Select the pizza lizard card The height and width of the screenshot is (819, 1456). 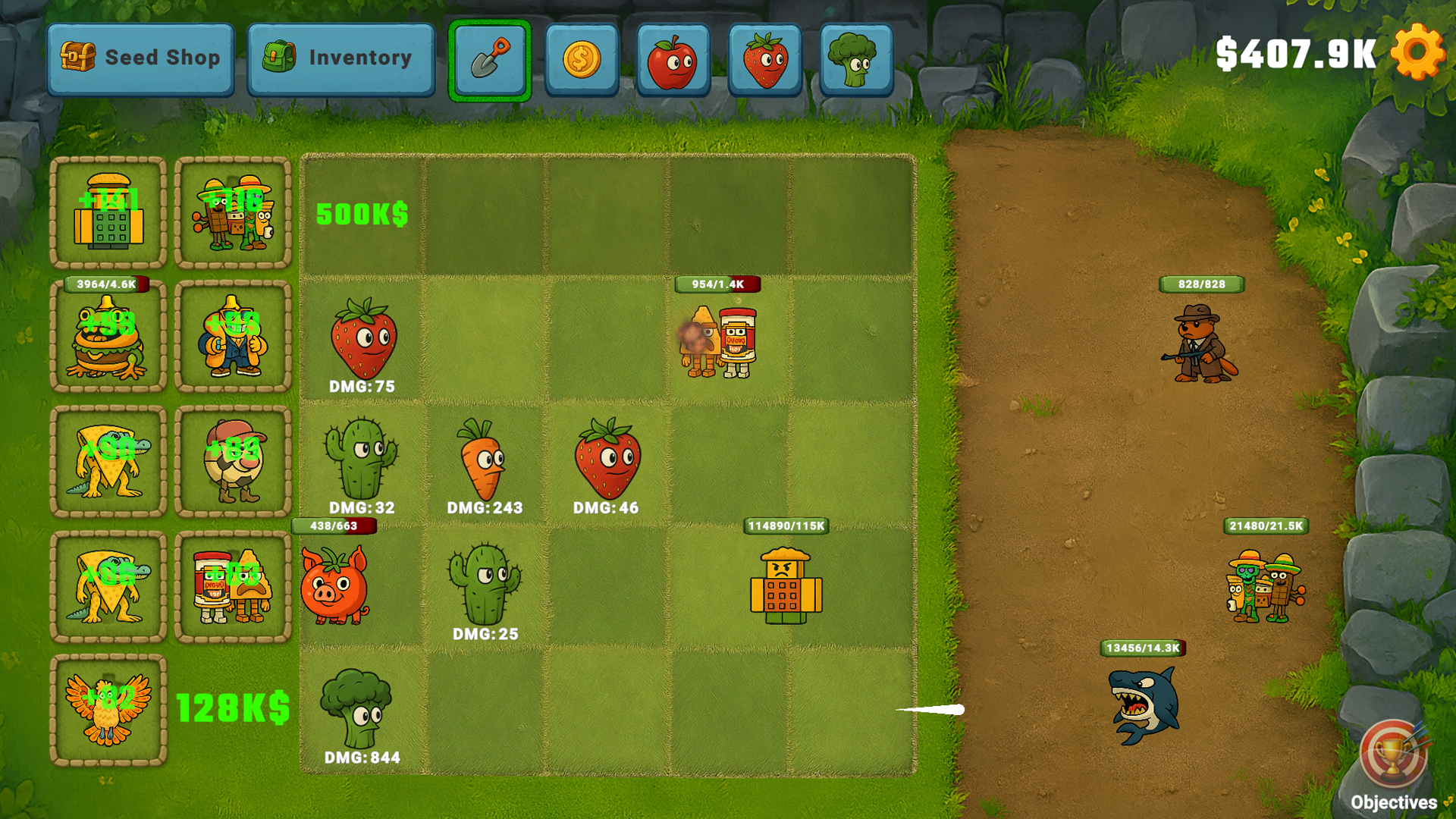pos(108,461)
